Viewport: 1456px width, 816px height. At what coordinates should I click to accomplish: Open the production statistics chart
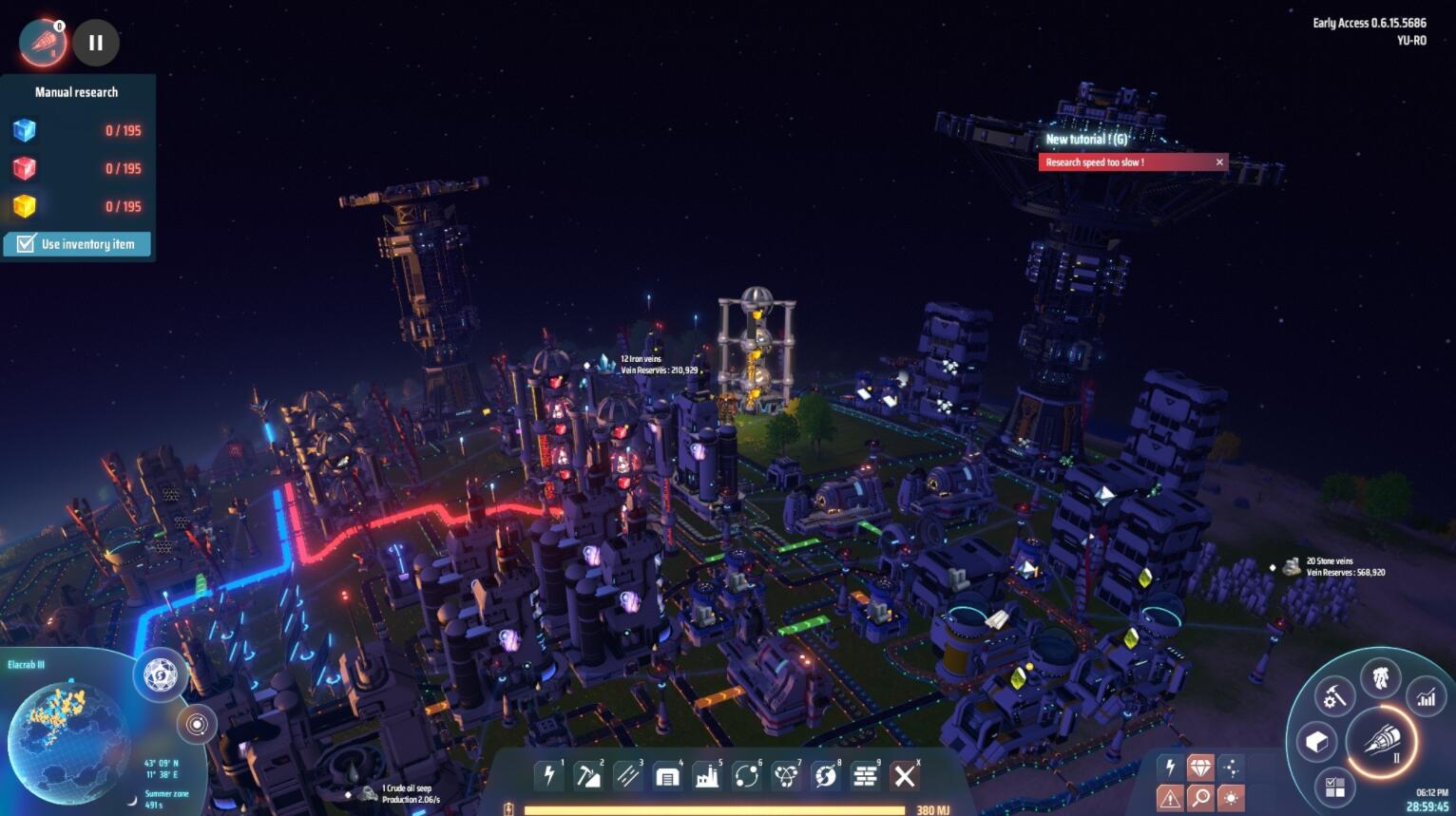(1427, 698)
